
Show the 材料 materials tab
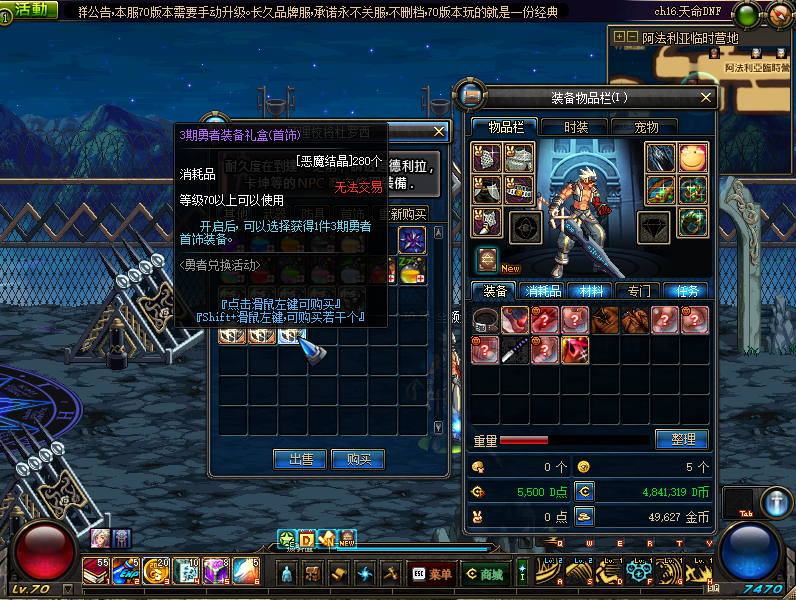[x=590, y=291]
